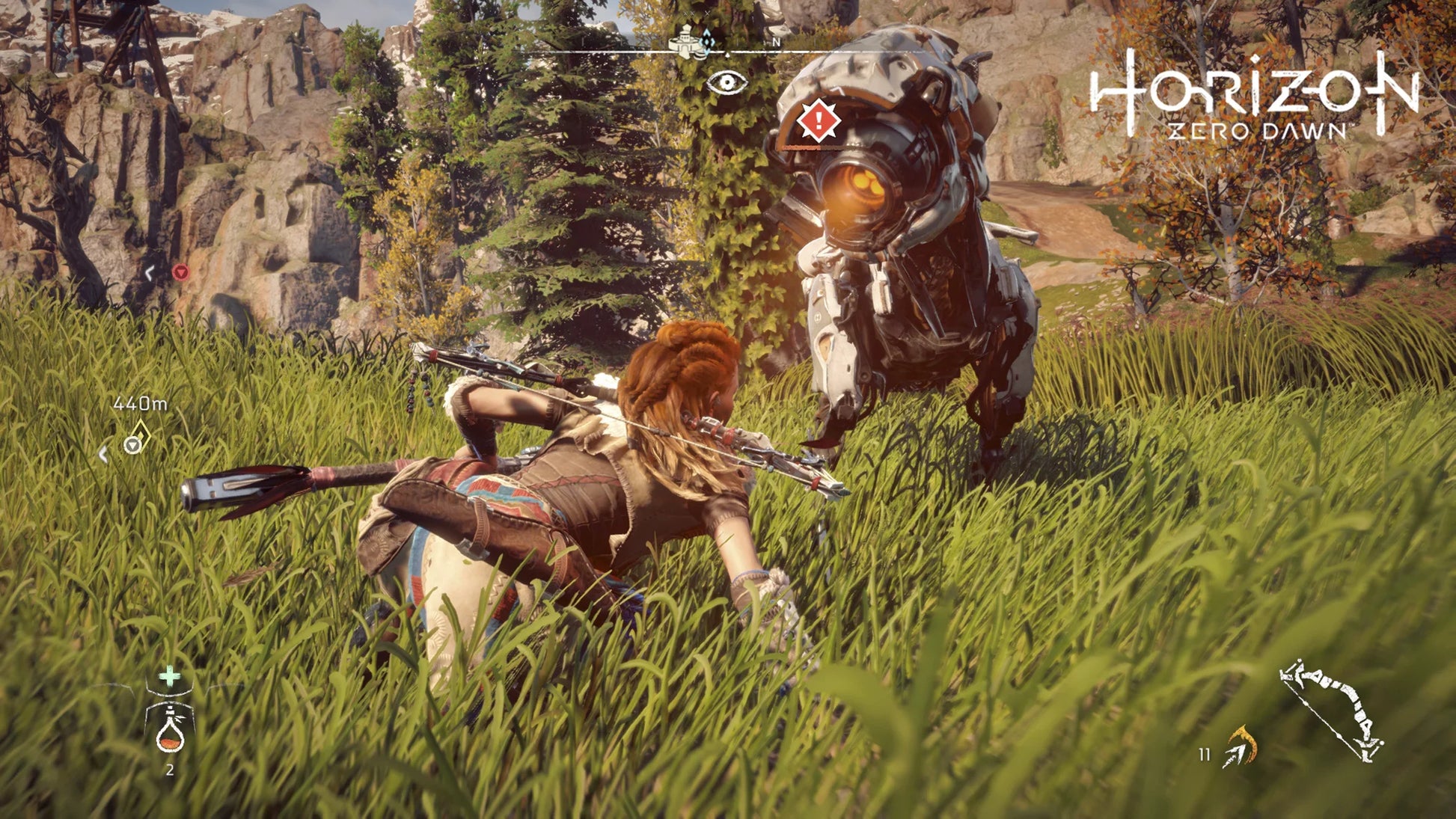Click the N direction marker on the compass

click(777, 43)
